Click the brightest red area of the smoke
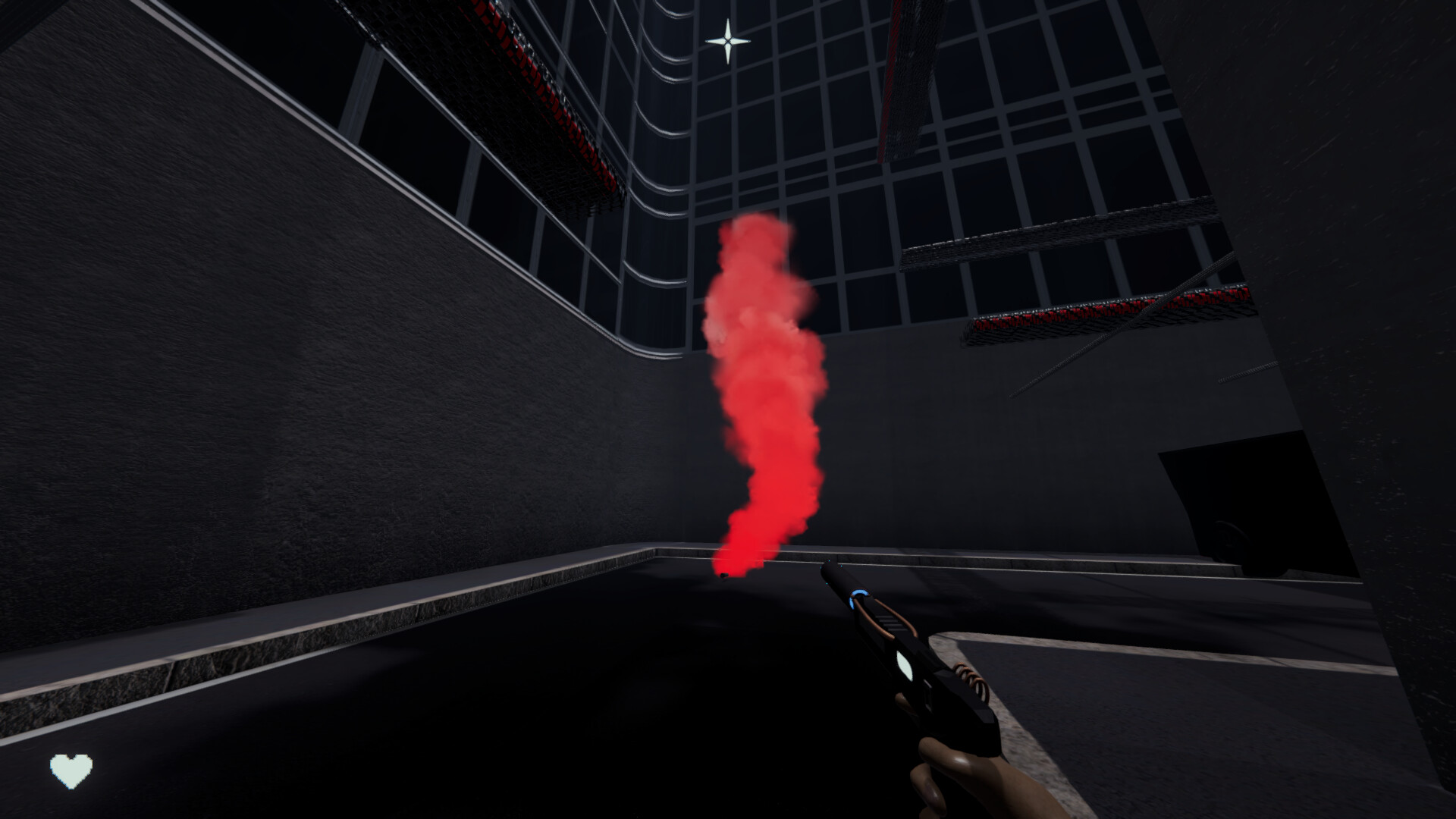The image size is (1456, 819). click(747, 531)
